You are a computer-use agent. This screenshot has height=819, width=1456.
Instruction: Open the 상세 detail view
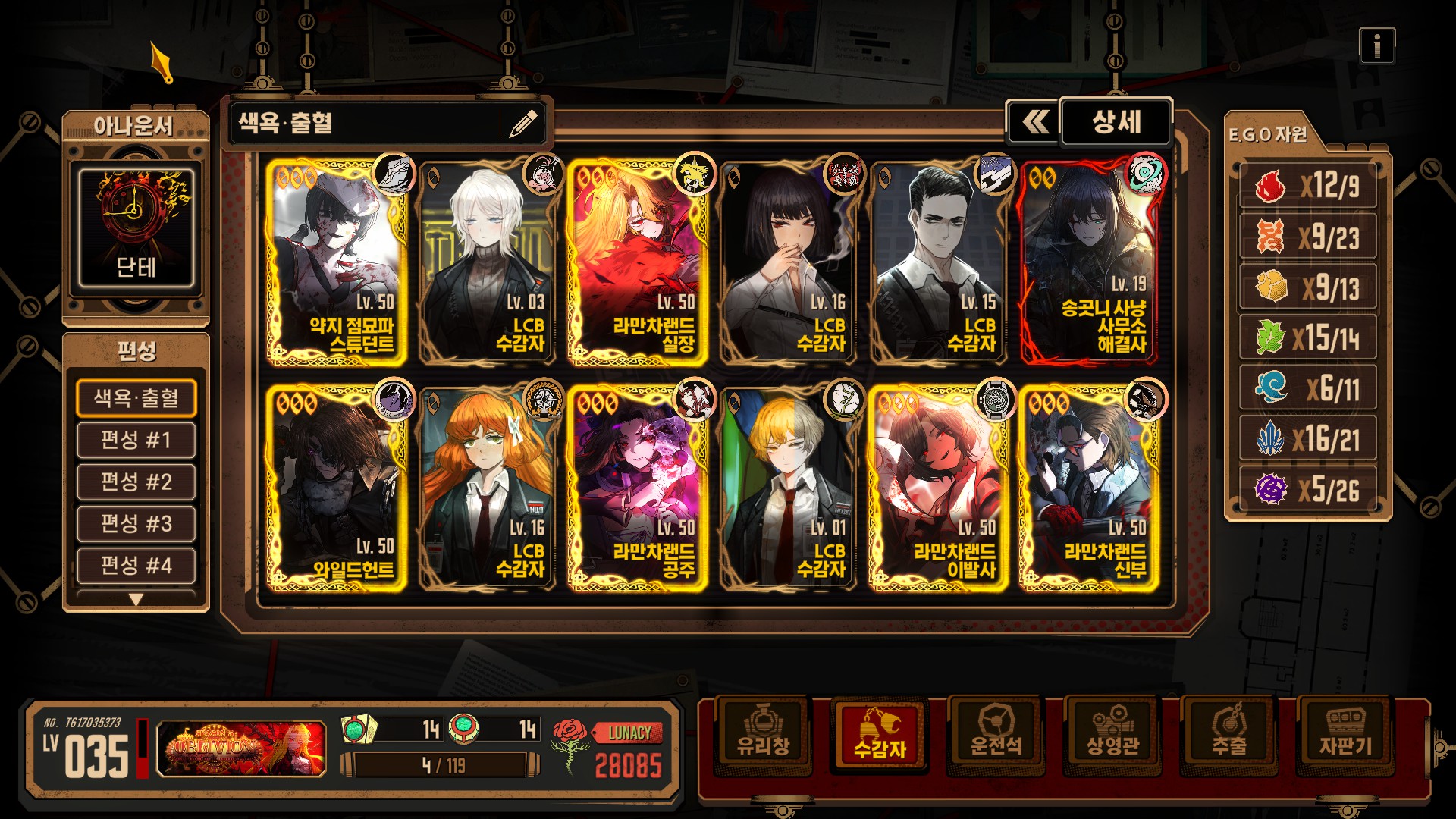coord(1116,122)
